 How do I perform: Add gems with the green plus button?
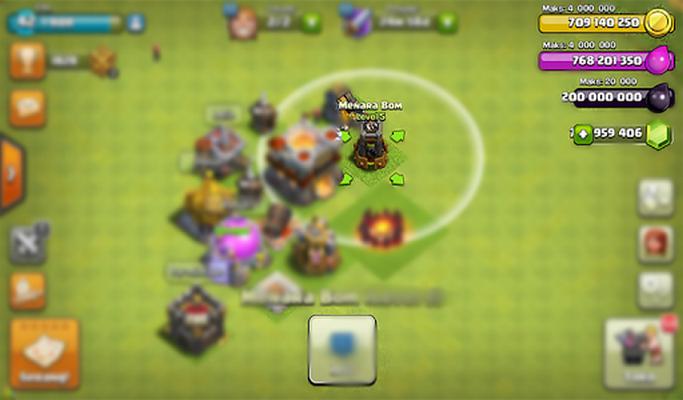point(584,133)
